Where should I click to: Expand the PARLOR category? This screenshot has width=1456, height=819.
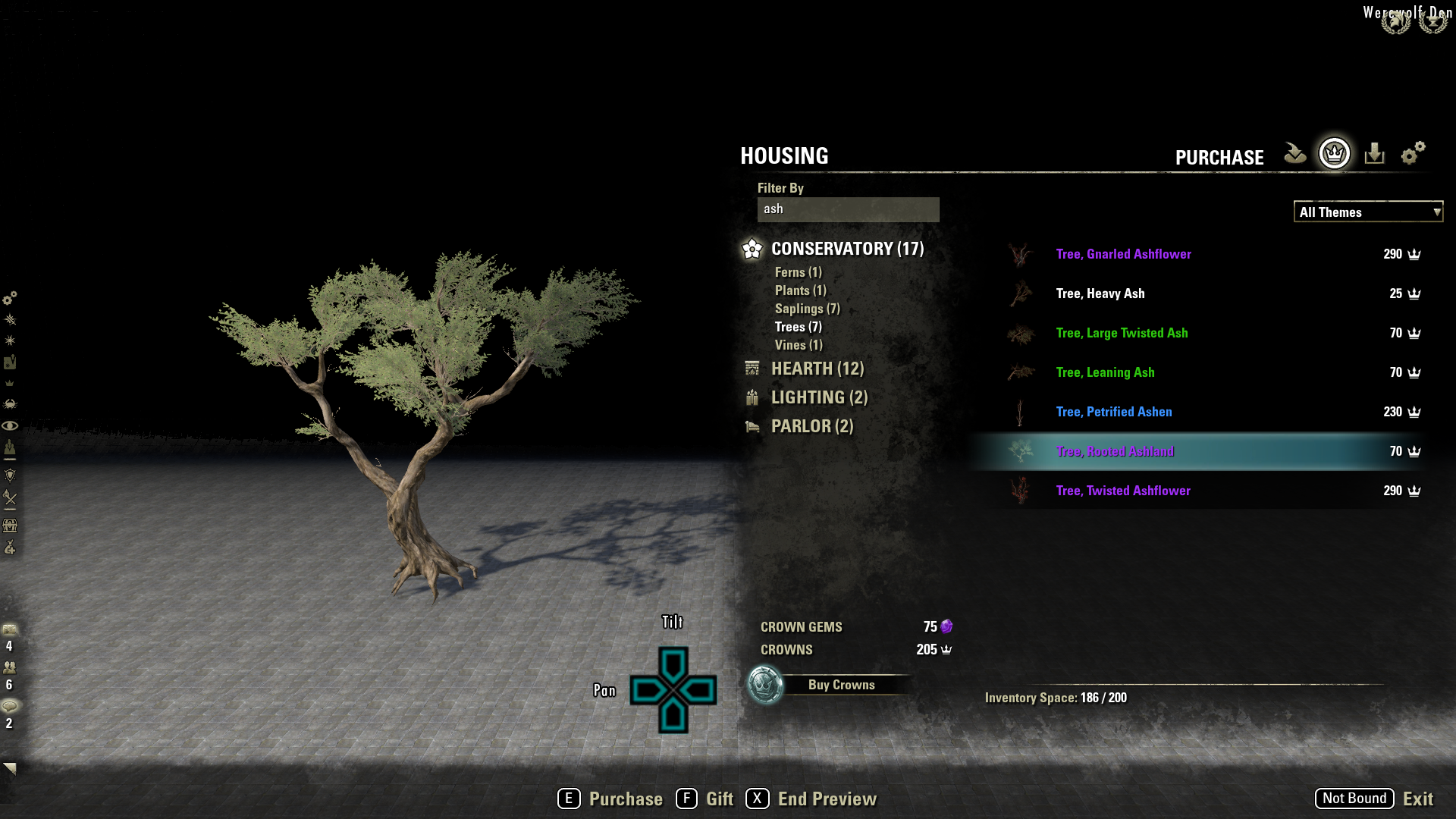[811, 426]
